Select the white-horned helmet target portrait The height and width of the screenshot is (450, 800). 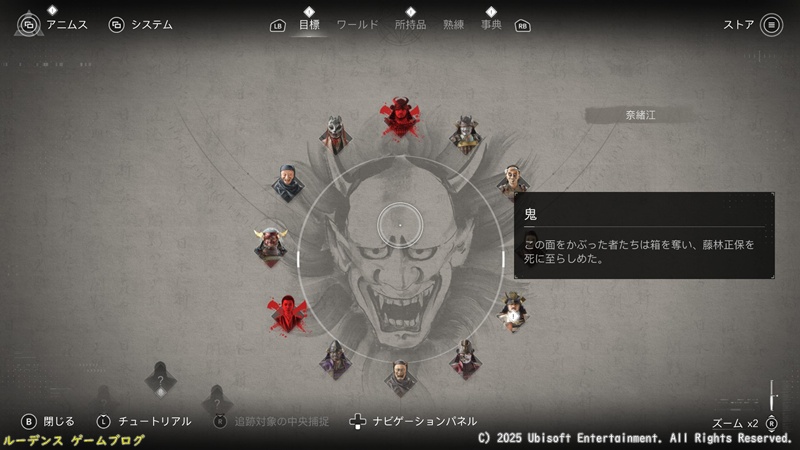(271, 243)
